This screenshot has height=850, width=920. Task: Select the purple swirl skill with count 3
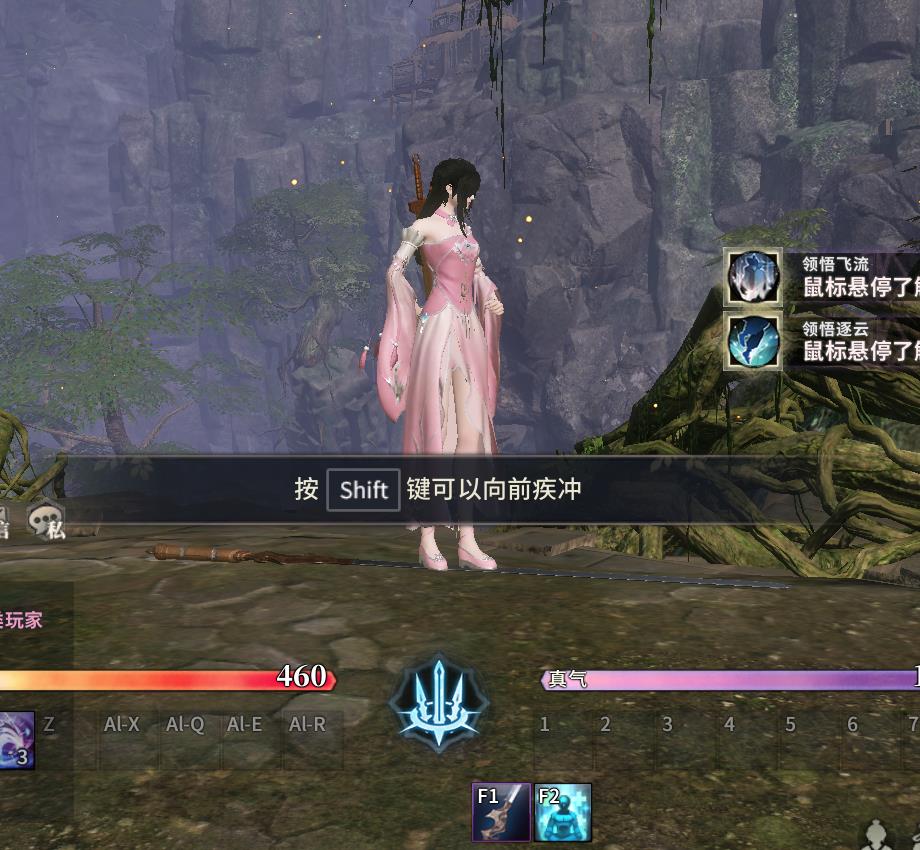pyautogui.click(x=14, y=740)
